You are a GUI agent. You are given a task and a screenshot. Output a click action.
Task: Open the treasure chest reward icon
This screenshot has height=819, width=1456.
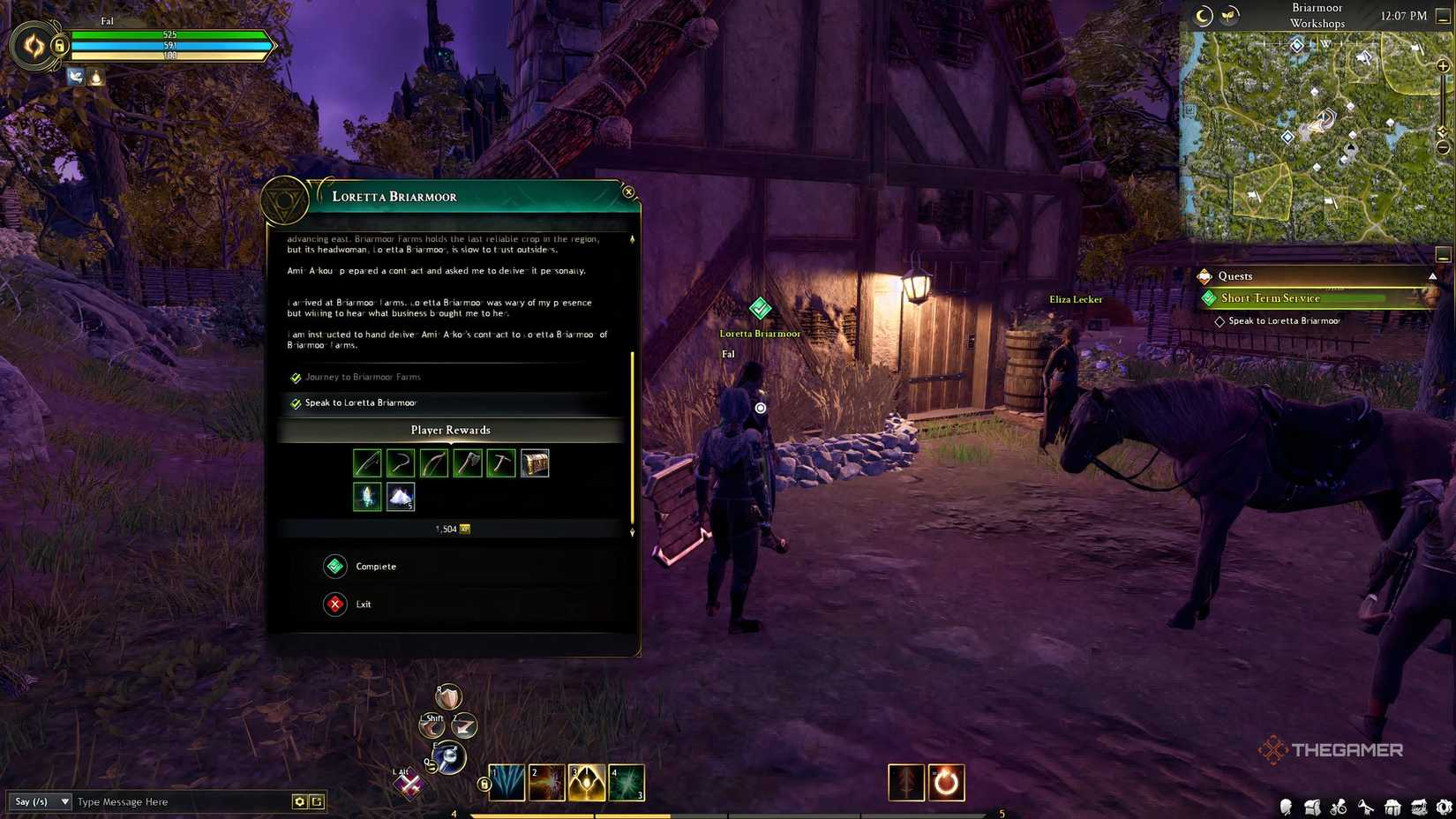point(534,462)
